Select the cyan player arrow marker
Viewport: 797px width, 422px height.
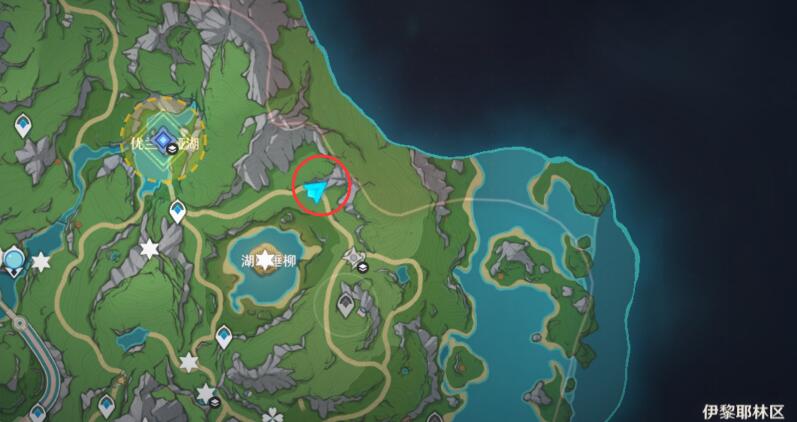[x=318, y=190]
